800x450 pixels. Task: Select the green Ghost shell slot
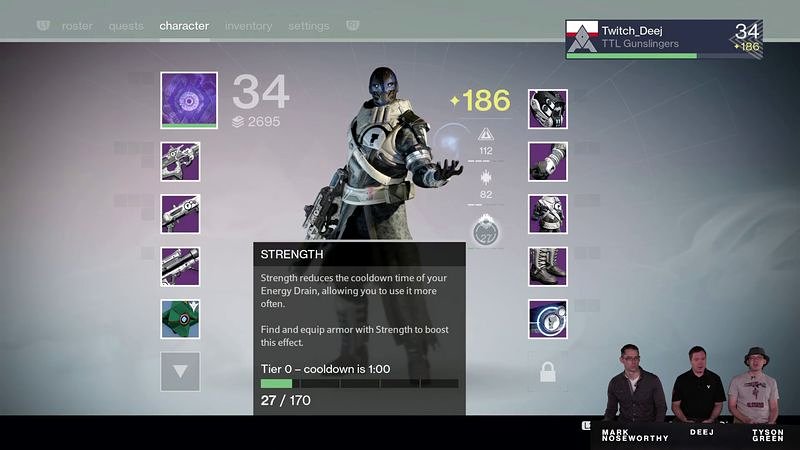pos(180,319)
